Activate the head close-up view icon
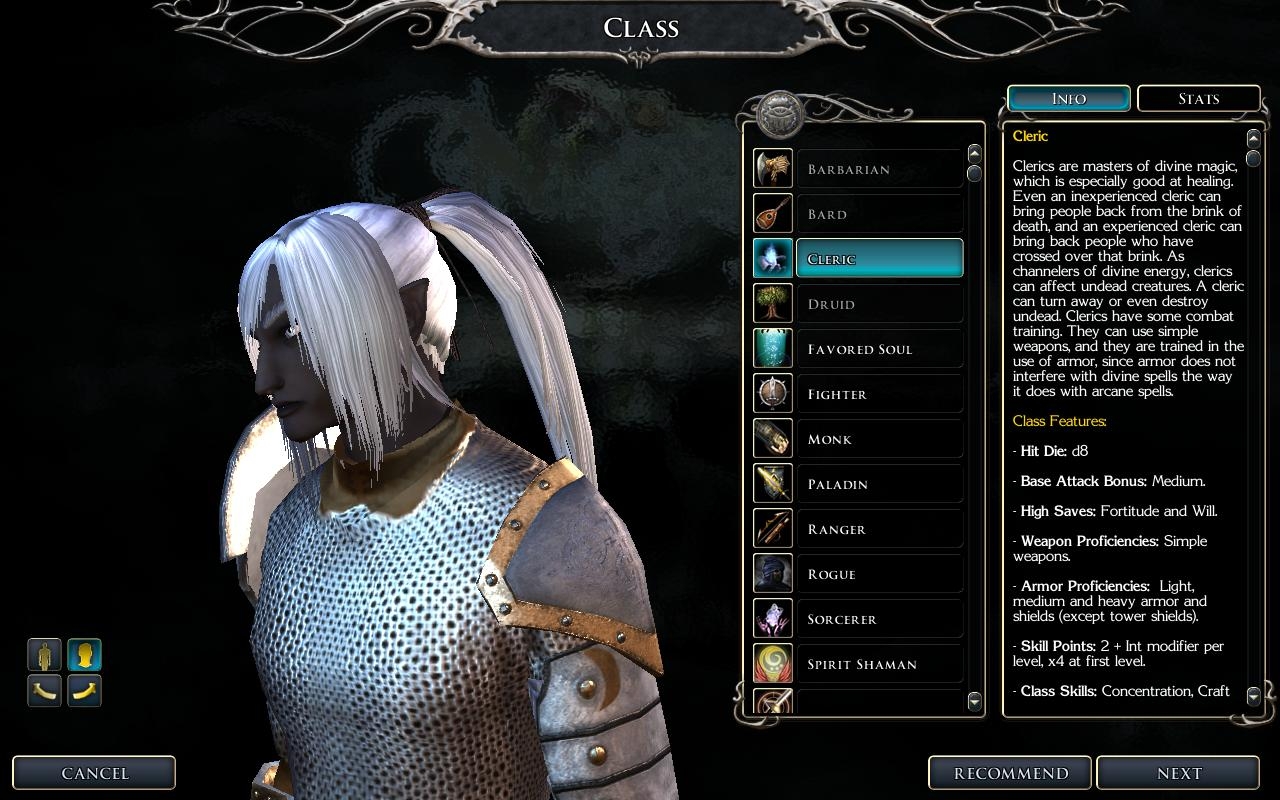Viewport: 1280px width, 800px height. (x=85, y=655)
